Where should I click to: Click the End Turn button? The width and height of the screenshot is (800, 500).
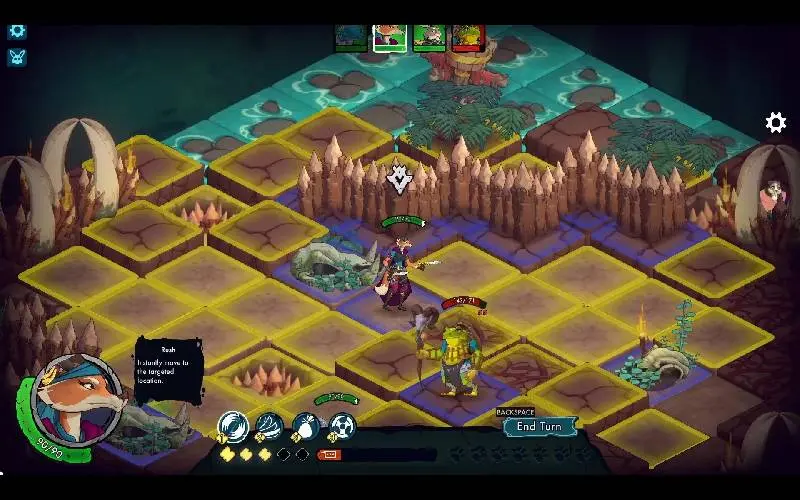point(540,427)
